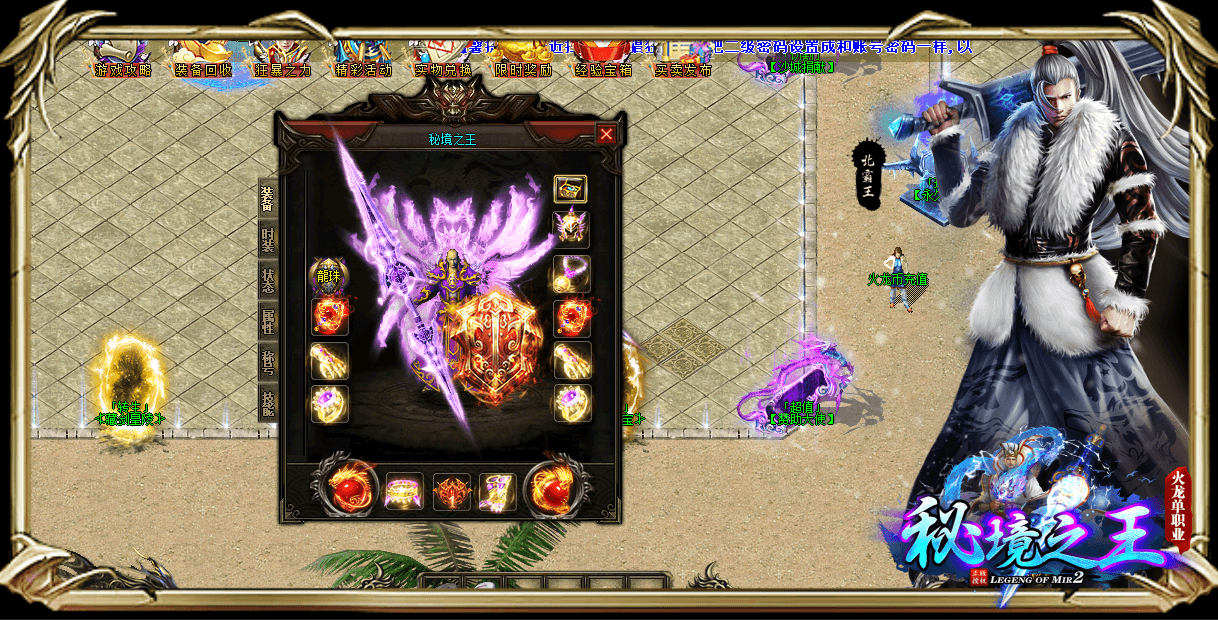Screen dimensions: 1218x620
Task: Select the 龍珠 dragon orb slot
Action: (x=329, y=274)
